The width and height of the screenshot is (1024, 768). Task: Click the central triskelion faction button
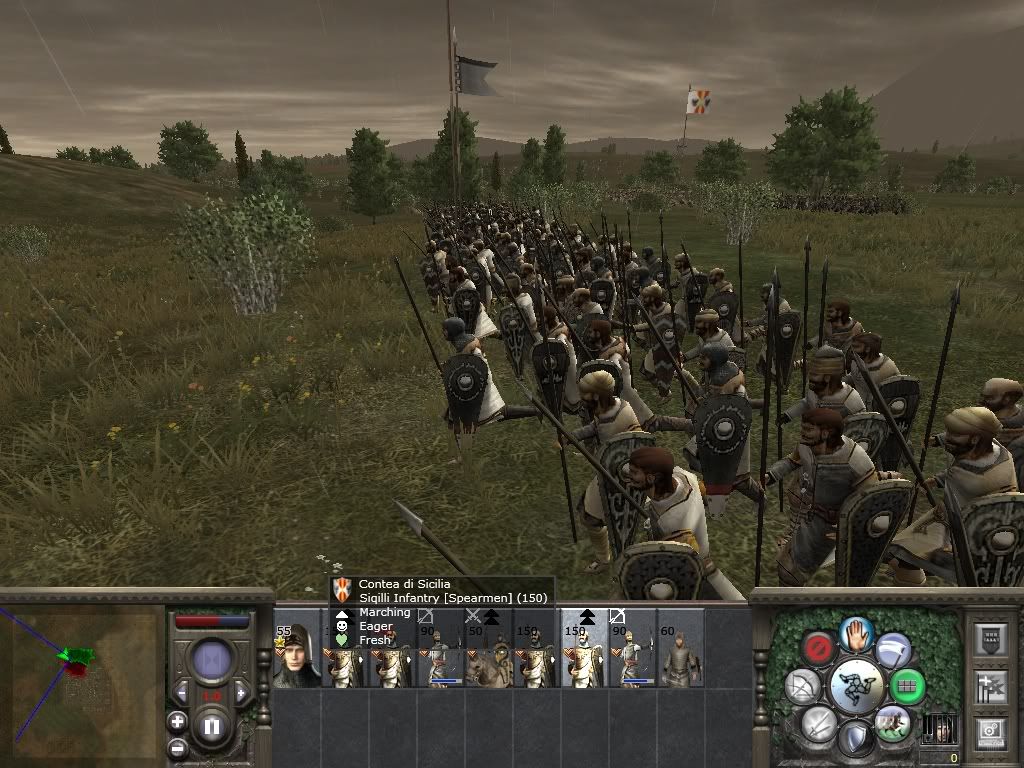[856, 686]
